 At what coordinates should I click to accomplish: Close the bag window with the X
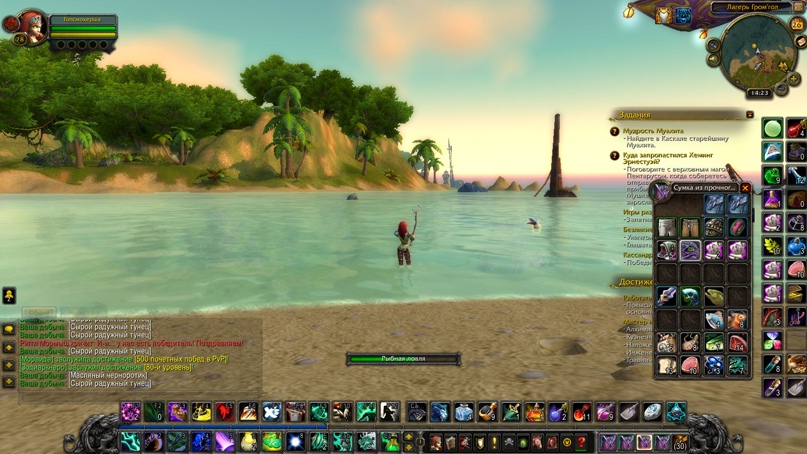point(745,188)
